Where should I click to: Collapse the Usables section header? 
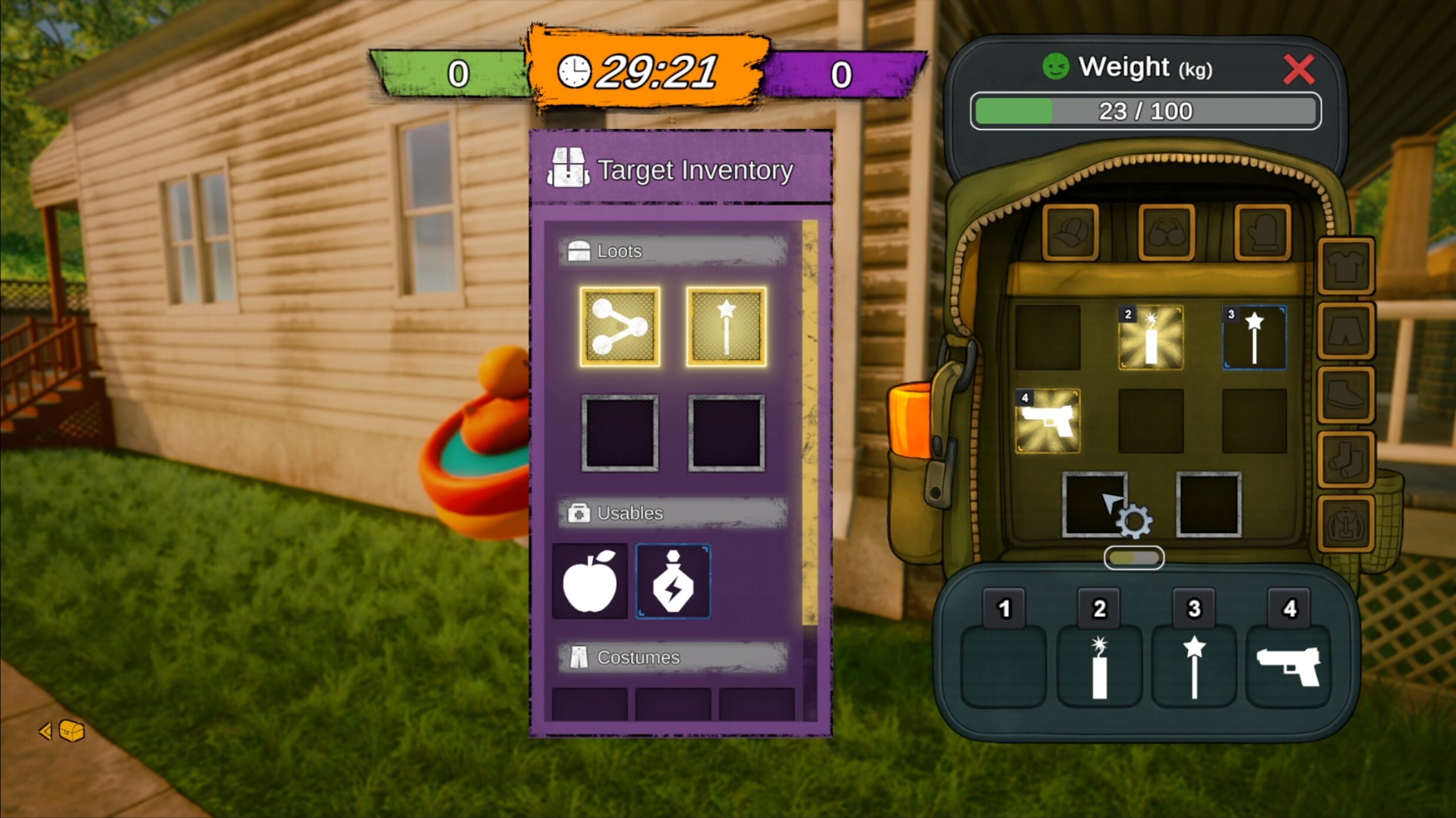point(673,513)
